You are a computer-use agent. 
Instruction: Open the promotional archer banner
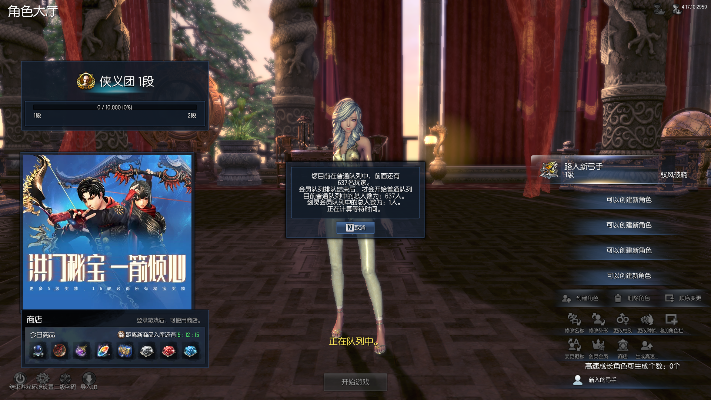click(108, 232)
